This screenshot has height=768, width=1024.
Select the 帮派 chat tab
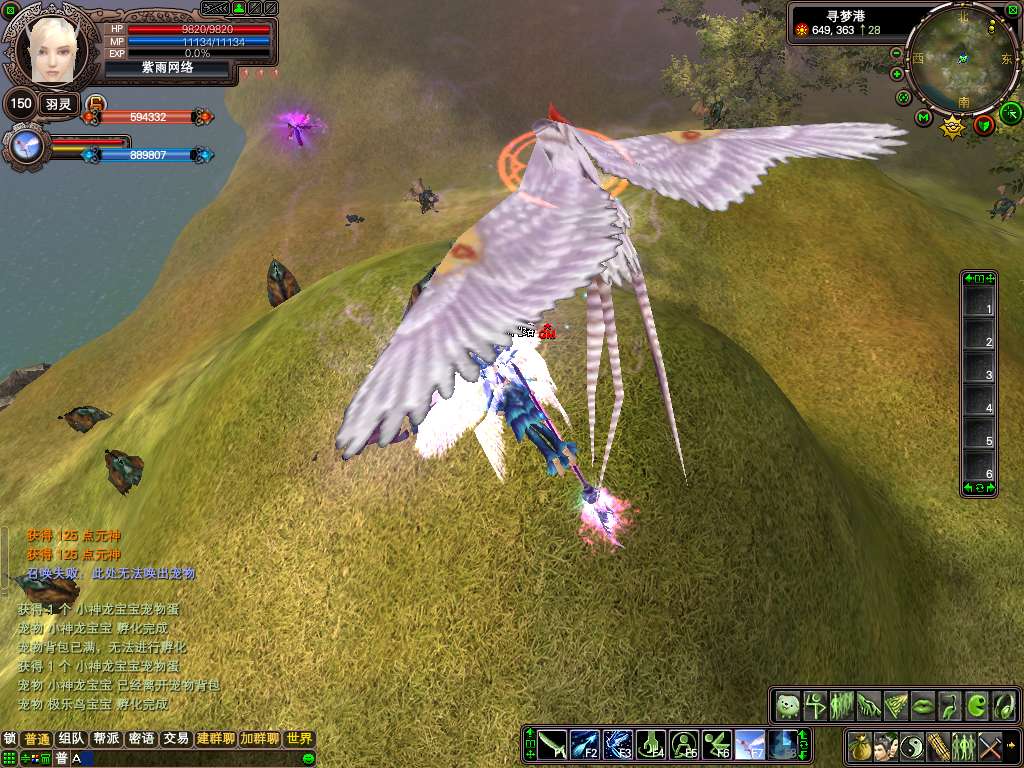tap(106, 739)
